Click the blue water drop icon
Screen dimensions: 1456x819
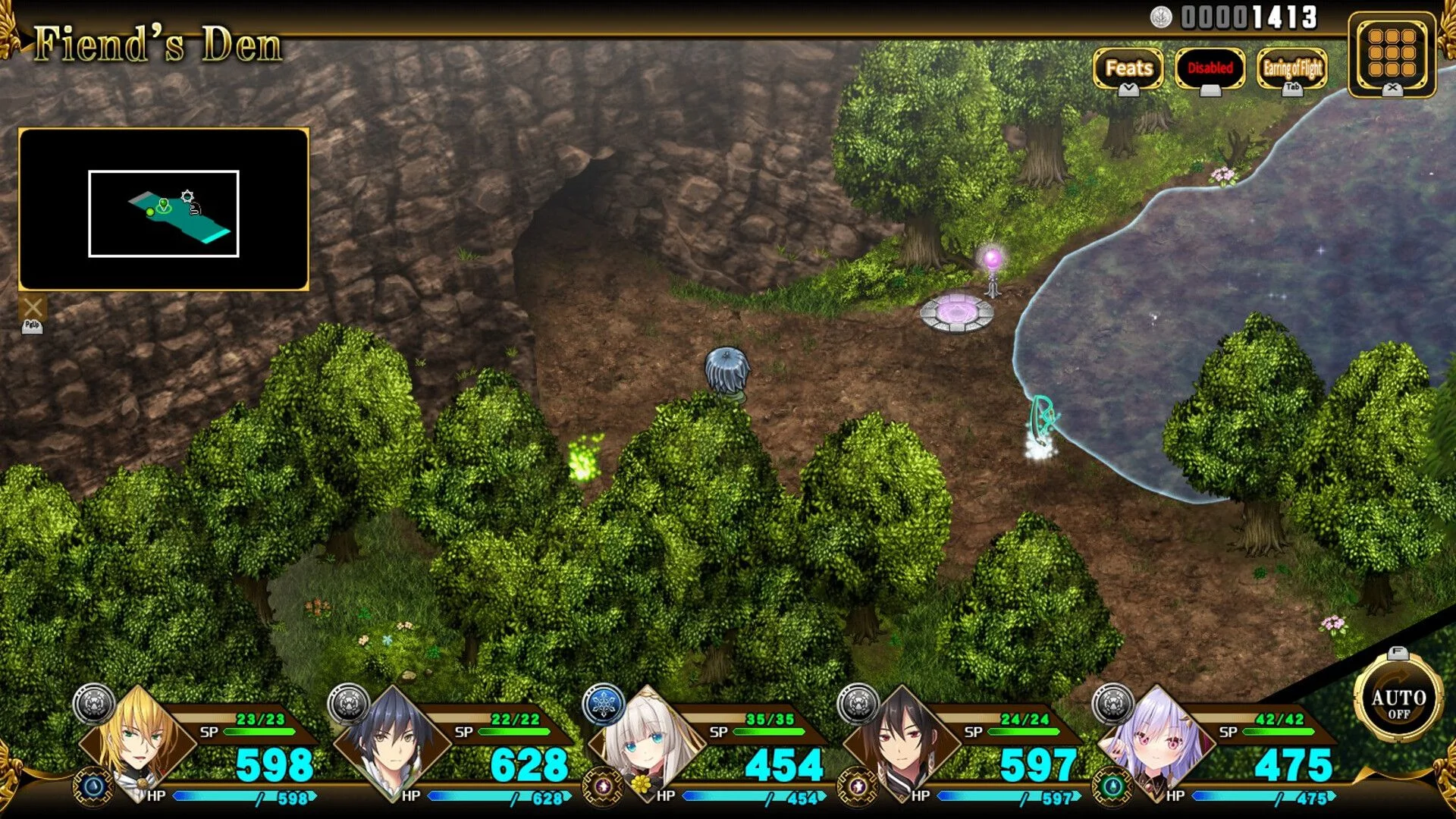(94, 786)
